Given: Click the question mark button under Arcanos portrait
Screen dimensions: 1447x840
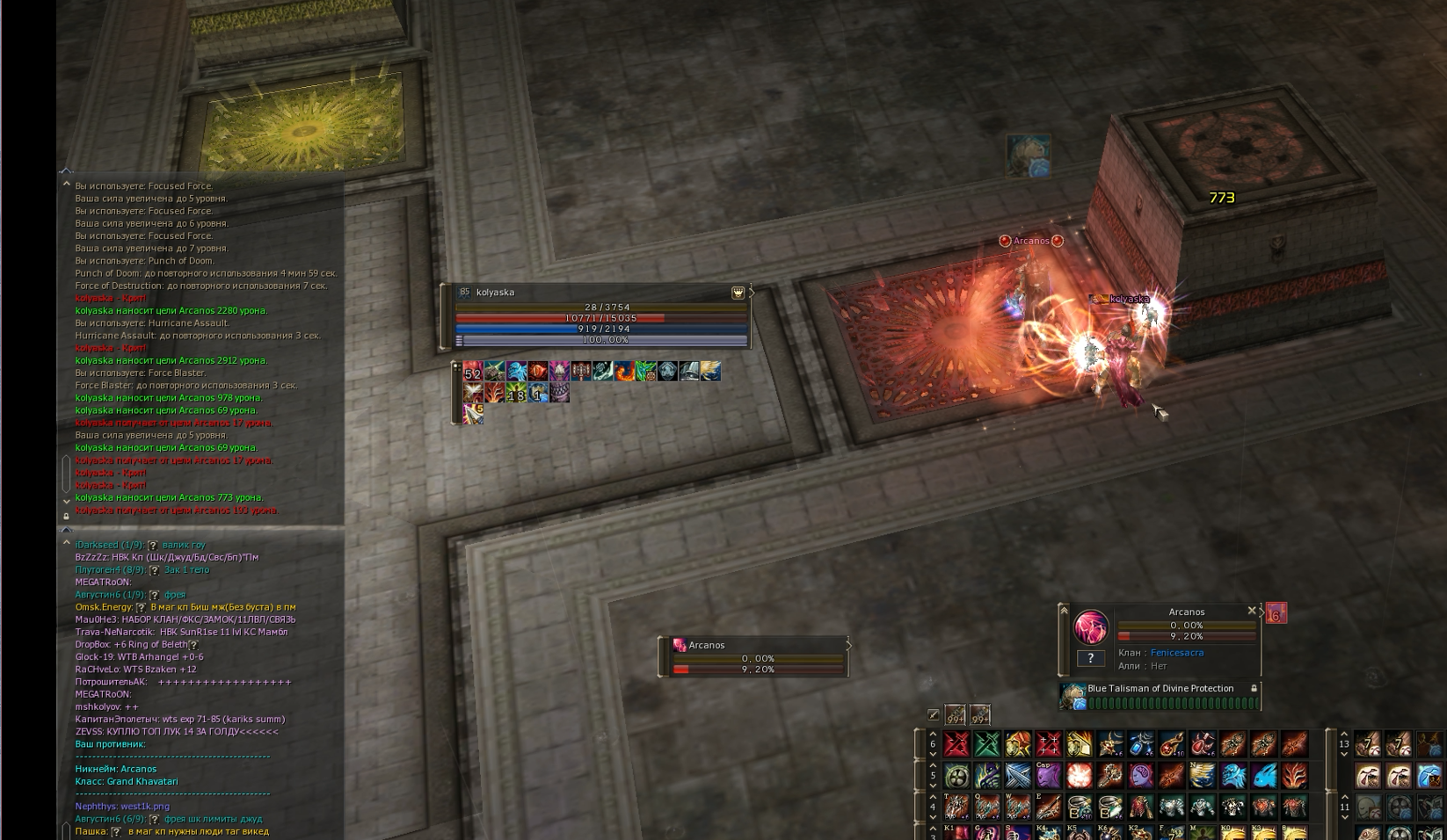Looking at the screenshot, I should coord(1090,657).
